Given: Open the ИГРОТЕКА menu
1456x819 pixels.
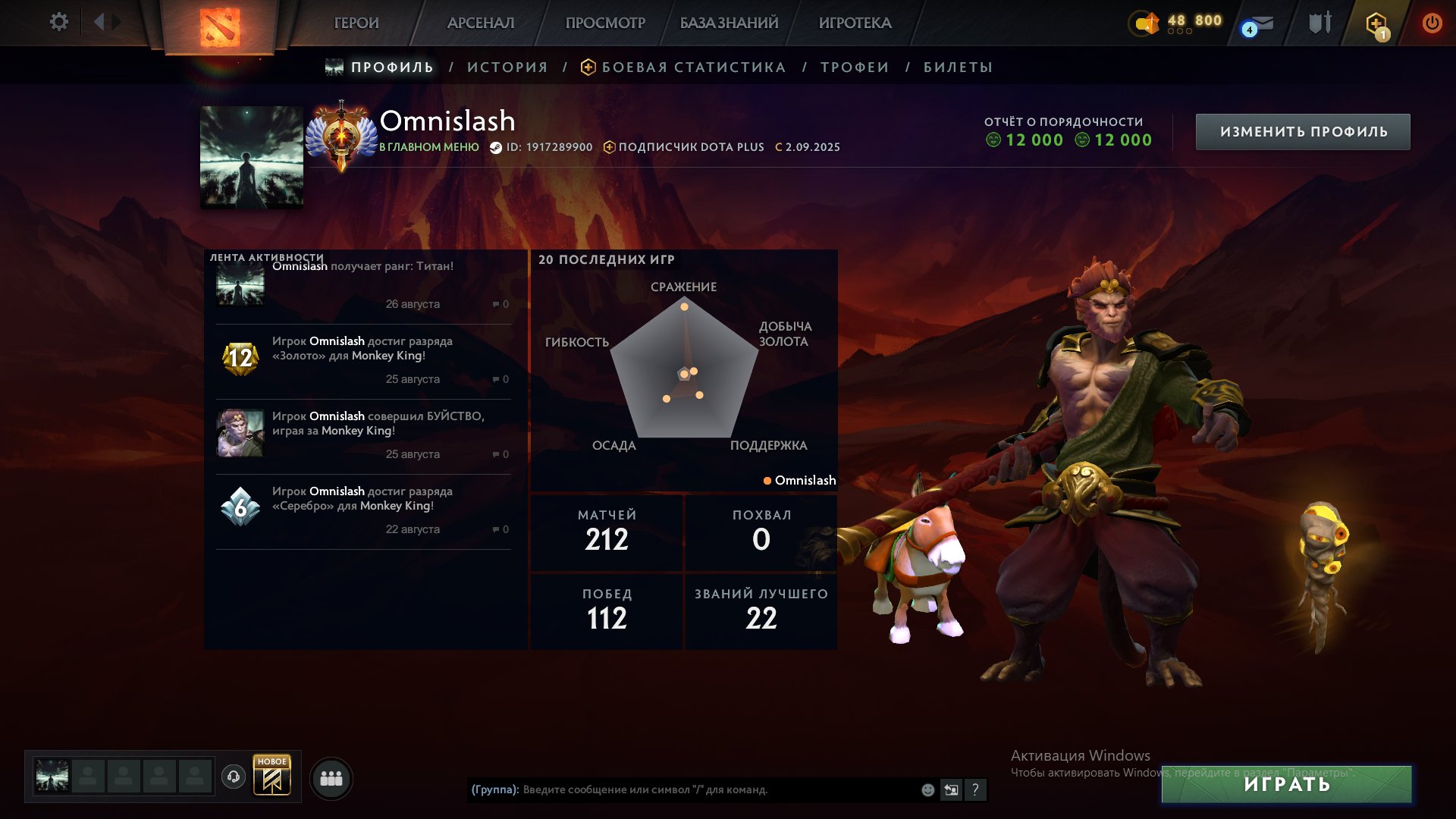Looking at the screenshot, I should (x=855, y=23).
